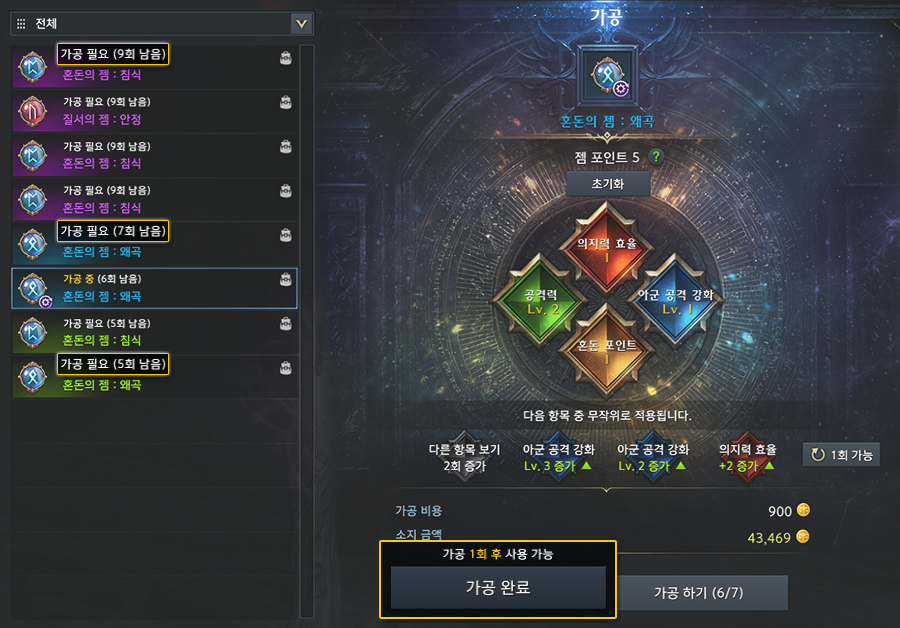
Task: Use the 1회 가능 reroll button
Action: coord(841,455)
